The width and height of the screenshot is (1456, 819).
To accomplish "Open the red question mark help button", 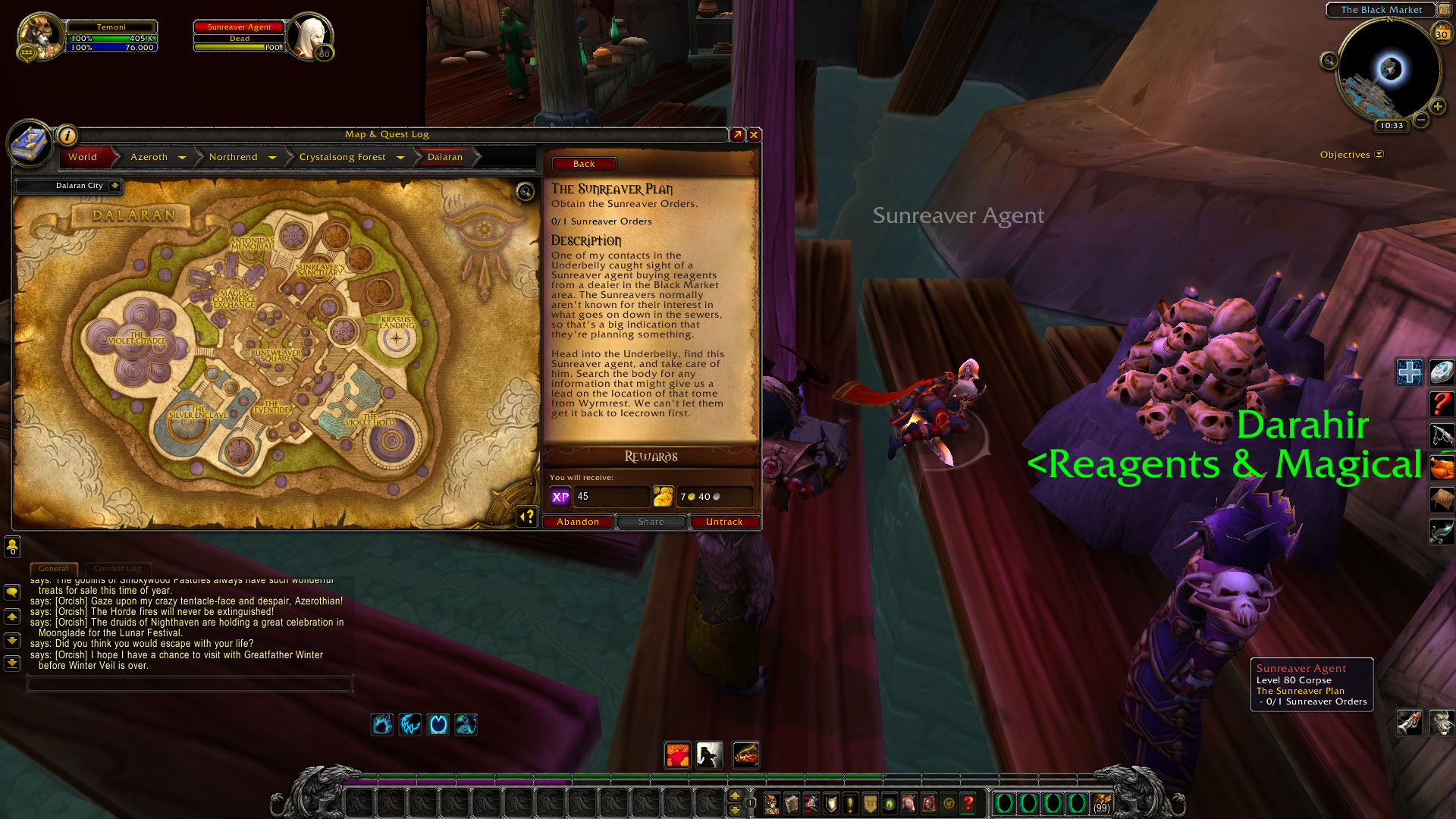I will [1441, 403].
